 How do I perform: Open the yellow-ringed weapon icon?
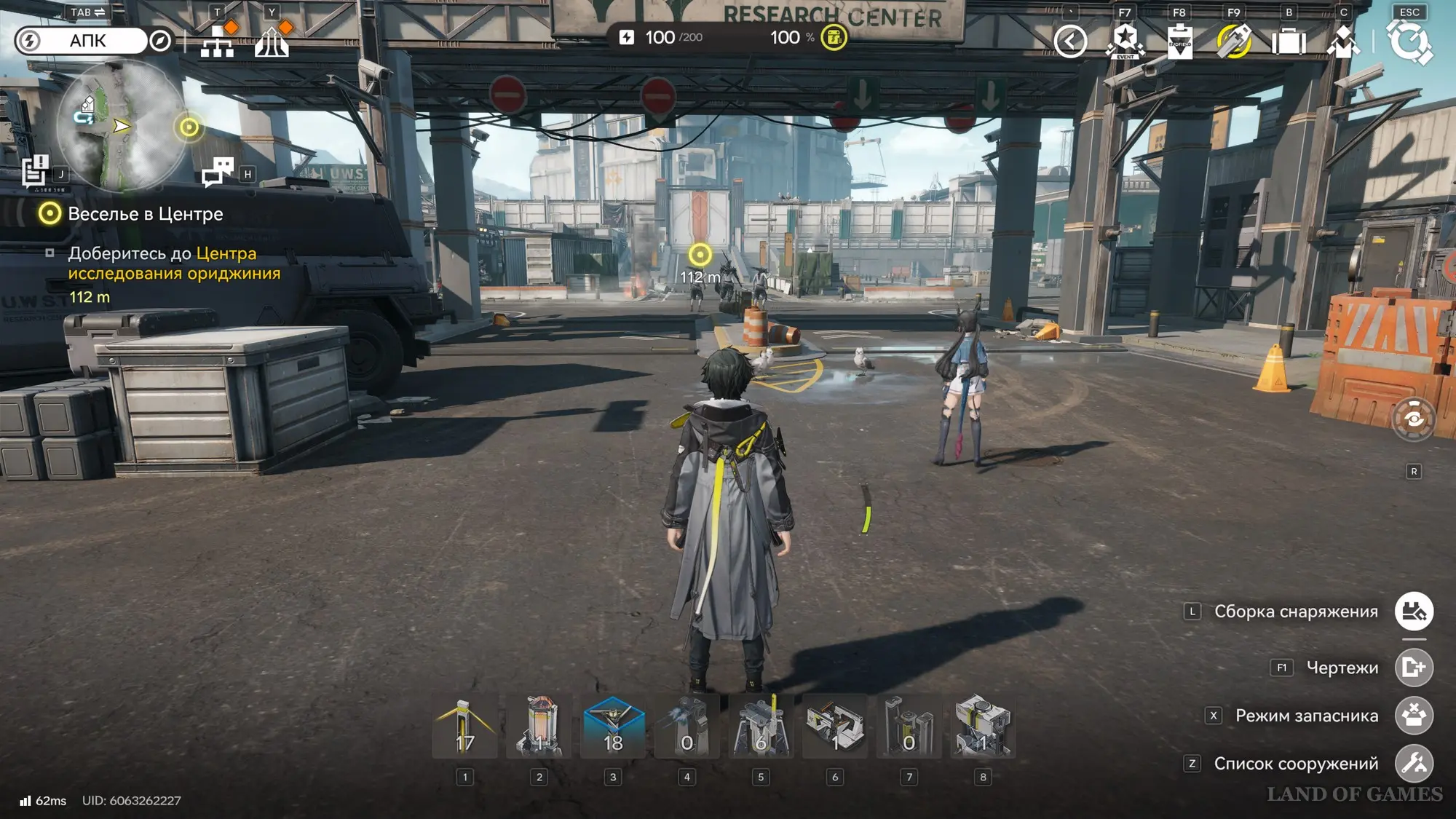(1234, 41)
